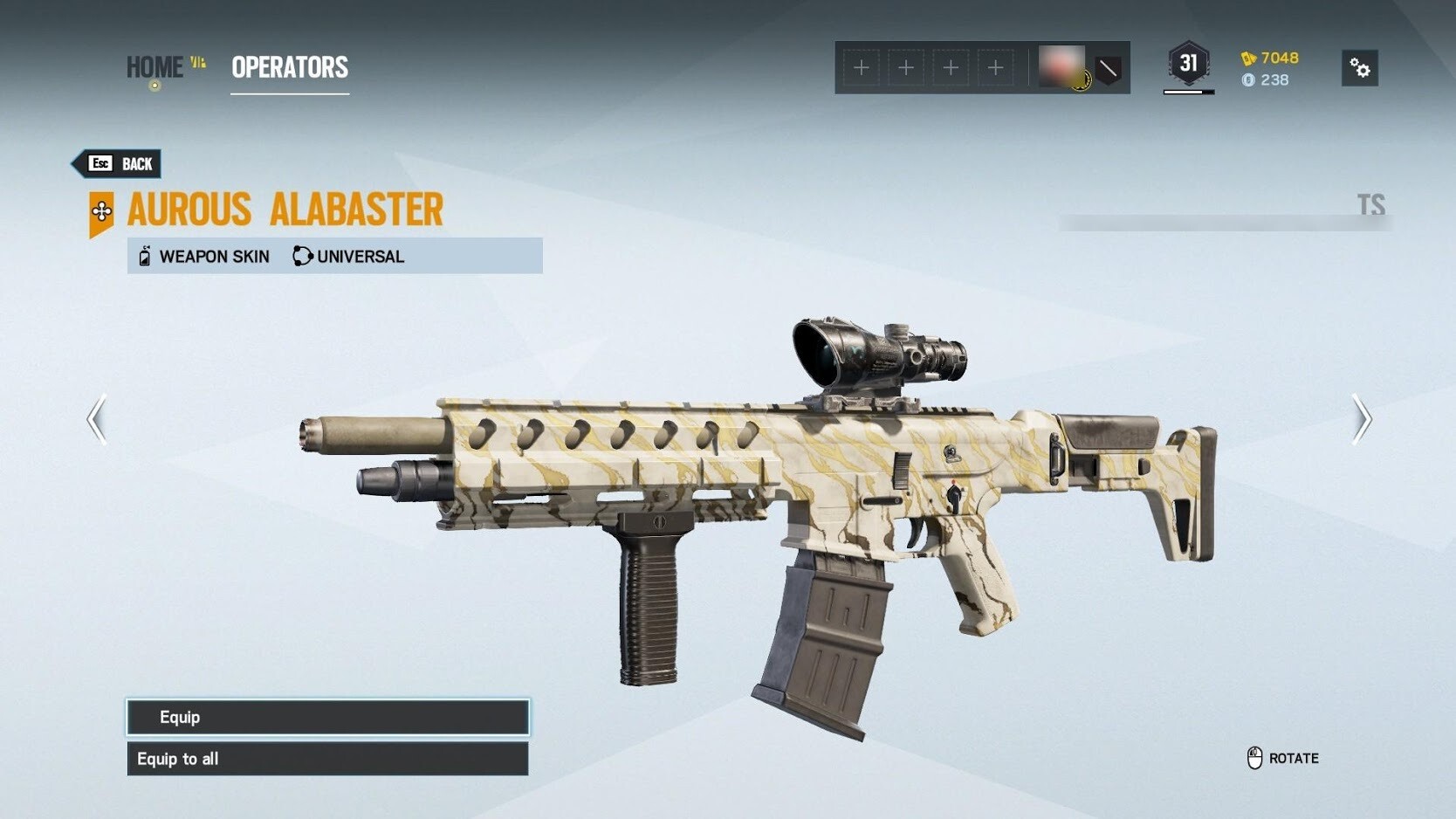This screenshot has height=819, width=1456.
Task: Show the previous weapon skin
Action: click(97, 420)
